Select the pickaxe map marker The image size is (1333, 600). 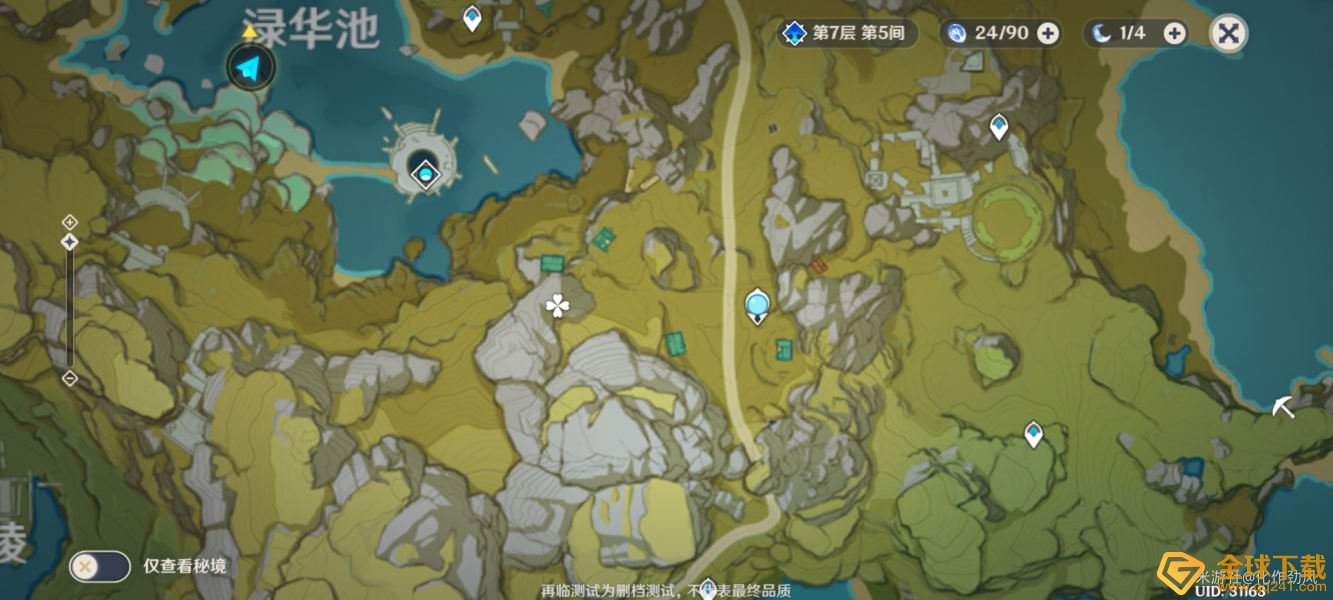(1283, 407)
